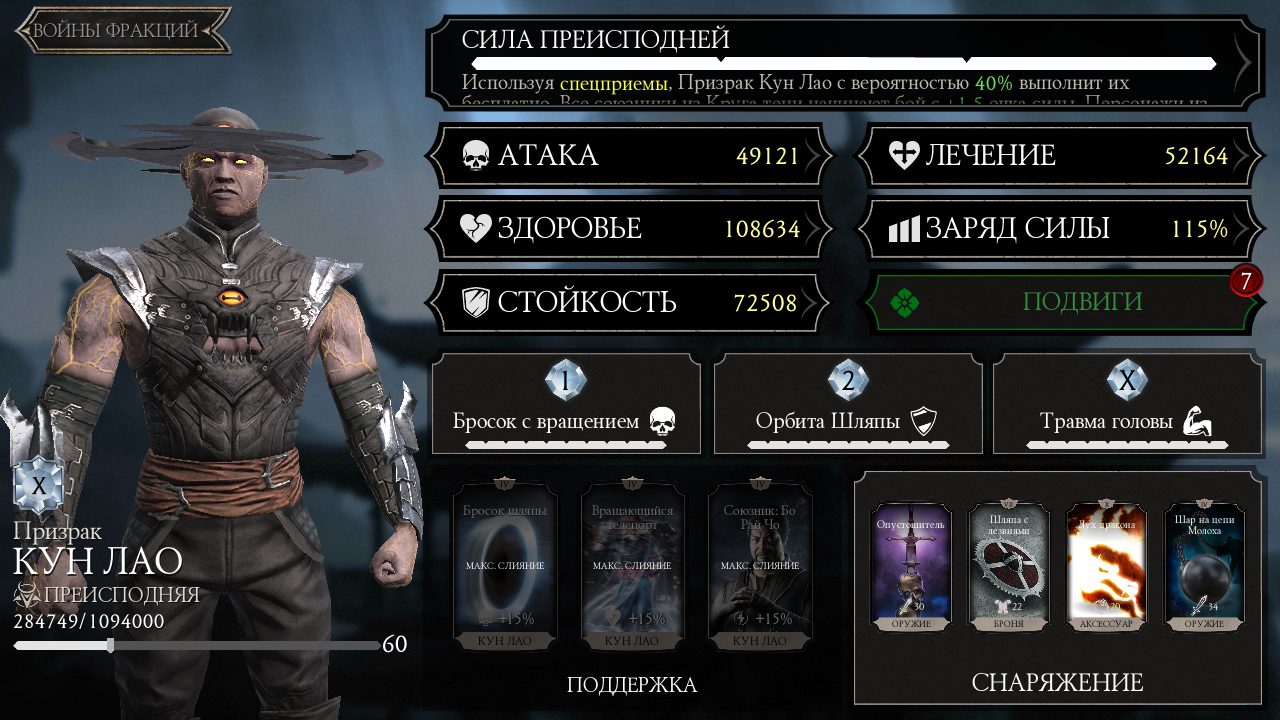This screenshot has width=1280, height=720.
Task: Open the Стойкость stat panel
Action: (630, 302)
